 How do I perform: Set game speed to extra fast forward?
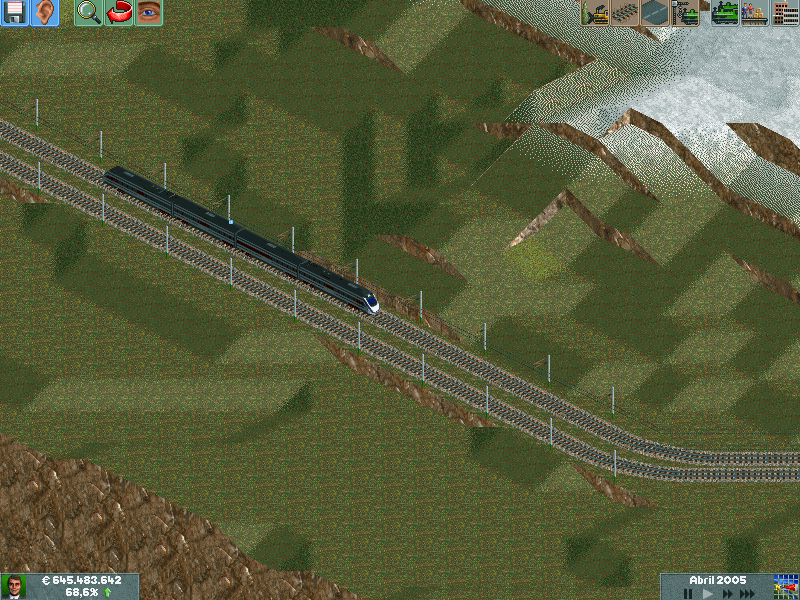[x=748, y=593]
